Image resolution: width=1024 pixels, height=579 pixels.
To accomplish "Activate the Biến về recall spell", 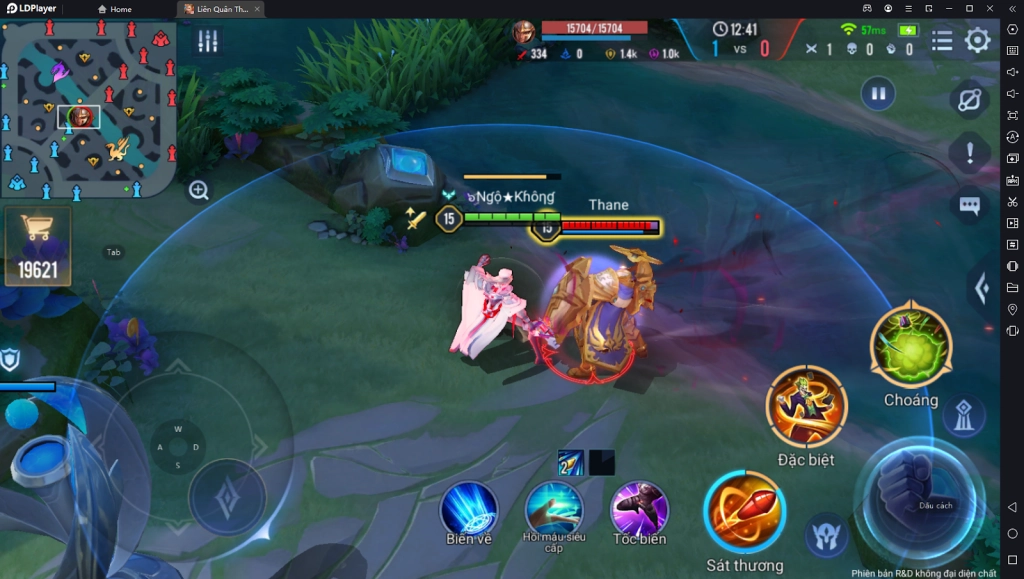I will coord(469,508).
